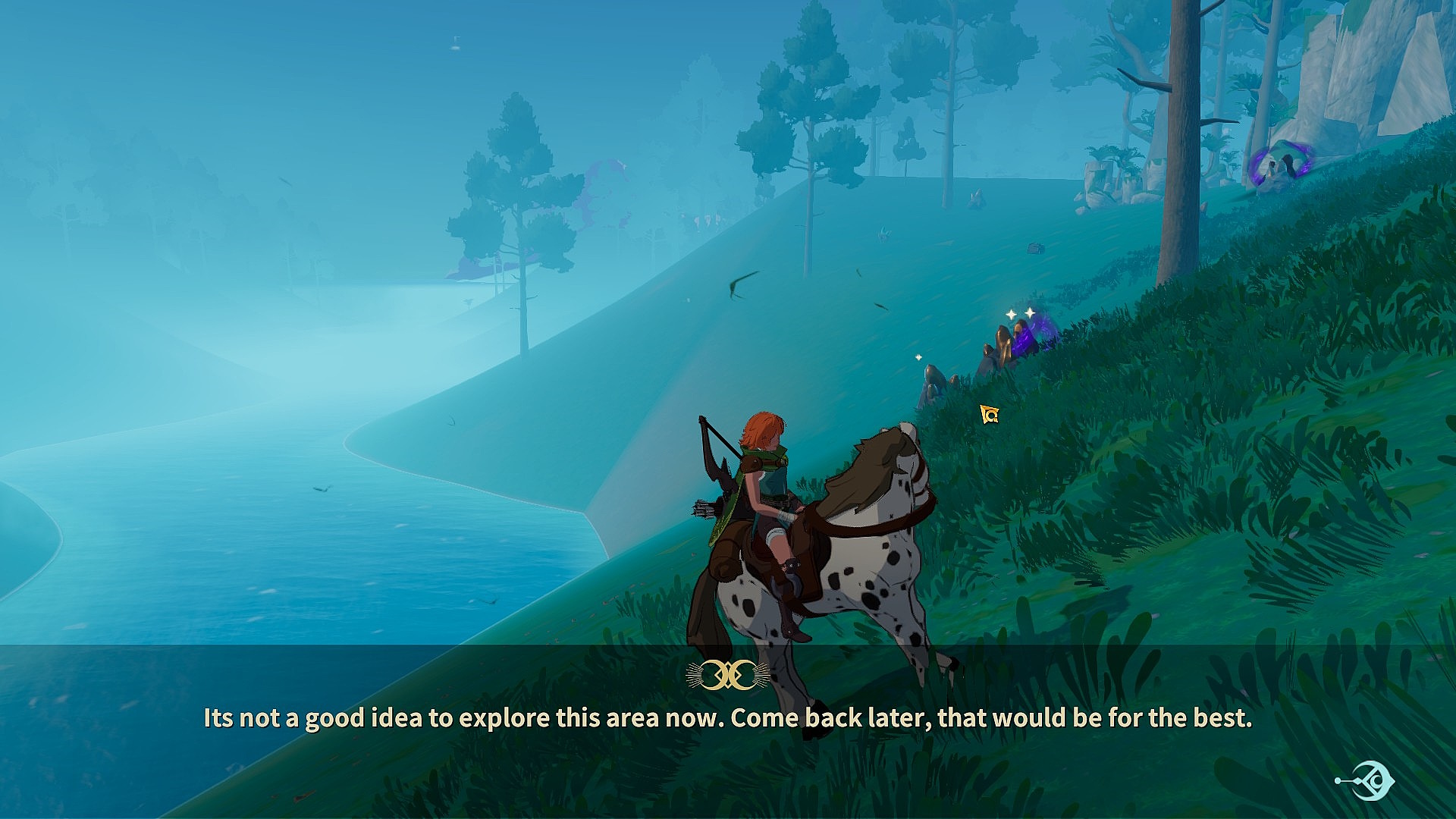Click the gold objective marker icon
The height and width of the screenshot is (819, 1456).
point(989,414)
